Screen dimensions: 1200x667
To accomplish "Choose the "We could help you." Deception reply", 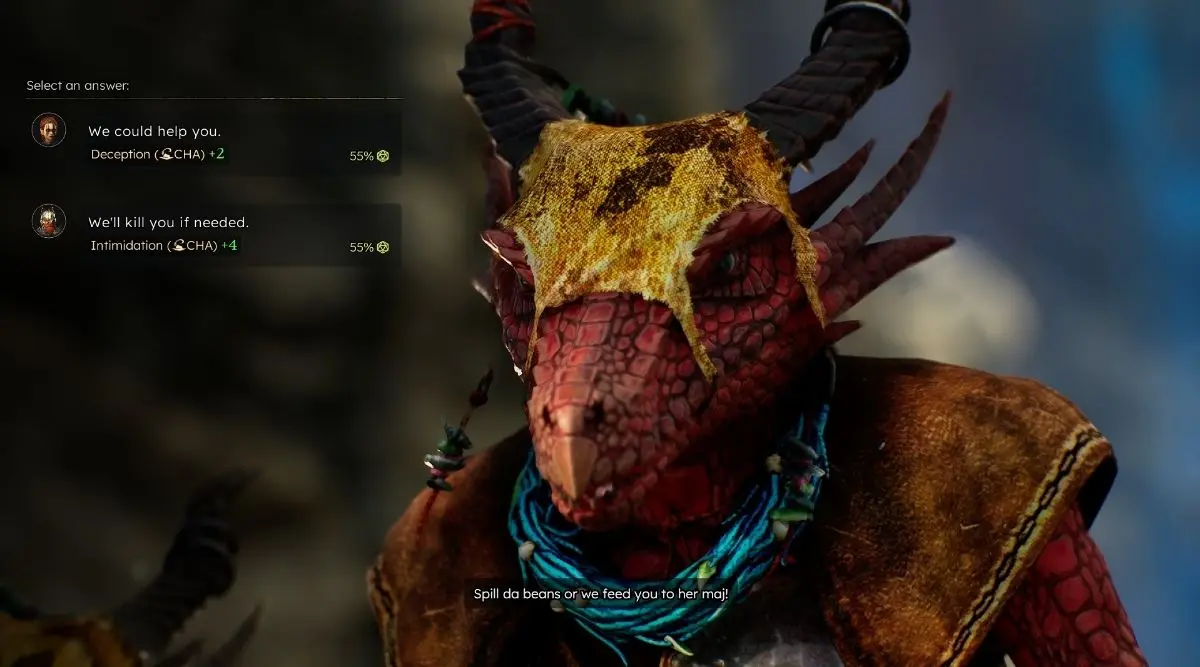I will pos(154,132).
